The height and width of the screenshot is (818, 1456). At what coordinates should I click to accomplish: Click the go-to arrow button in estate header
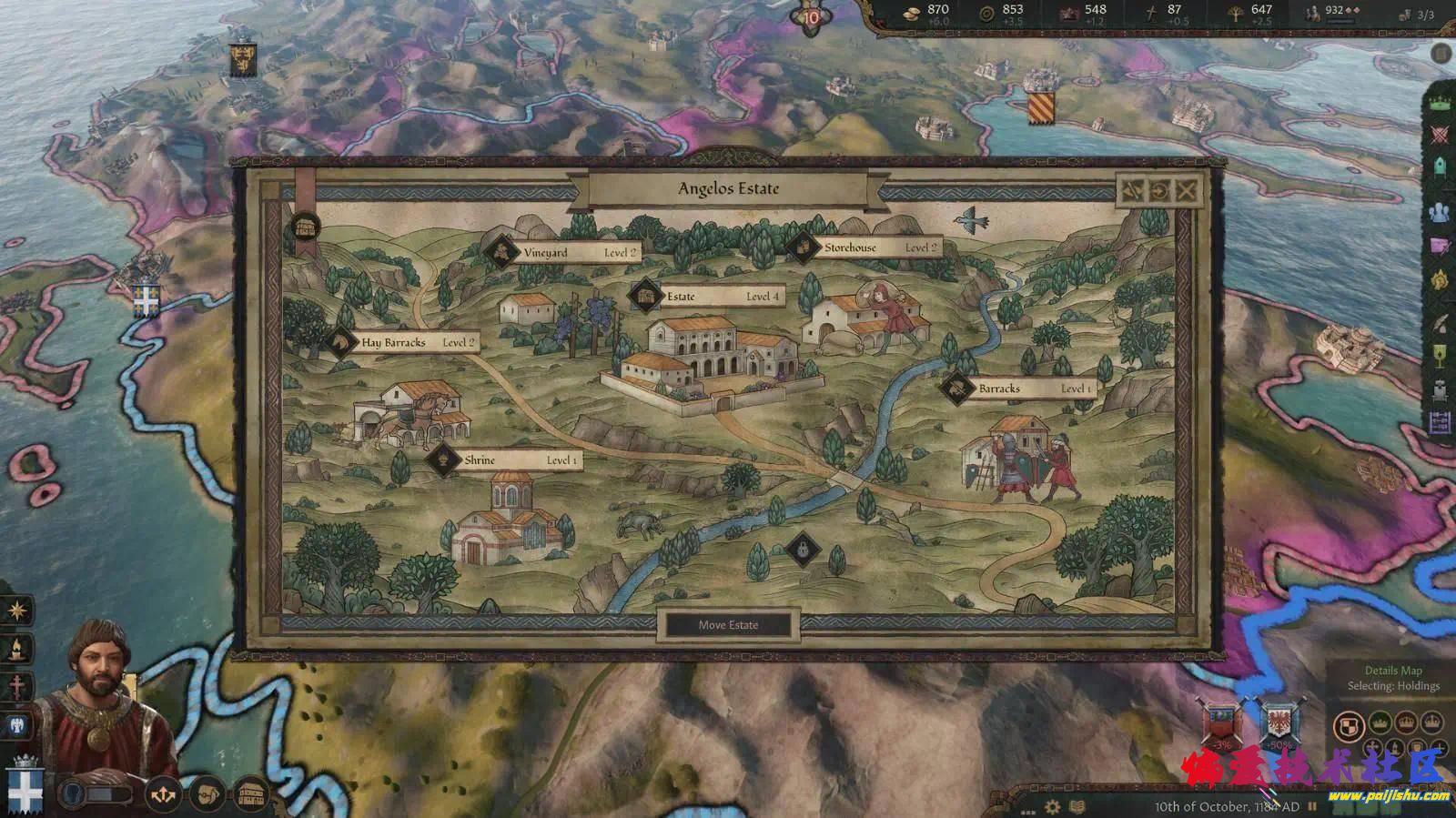click(x=1158, y=190)
